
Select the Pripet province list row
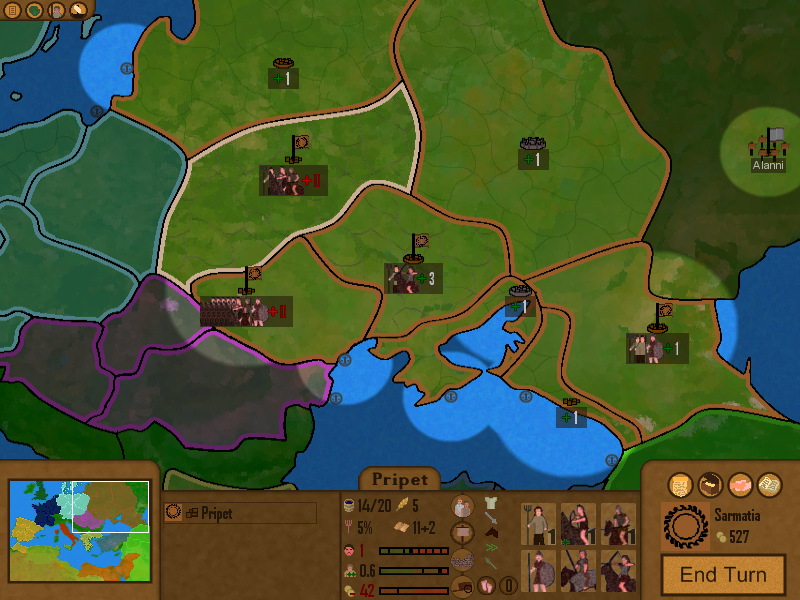click(x=240, y=513)
